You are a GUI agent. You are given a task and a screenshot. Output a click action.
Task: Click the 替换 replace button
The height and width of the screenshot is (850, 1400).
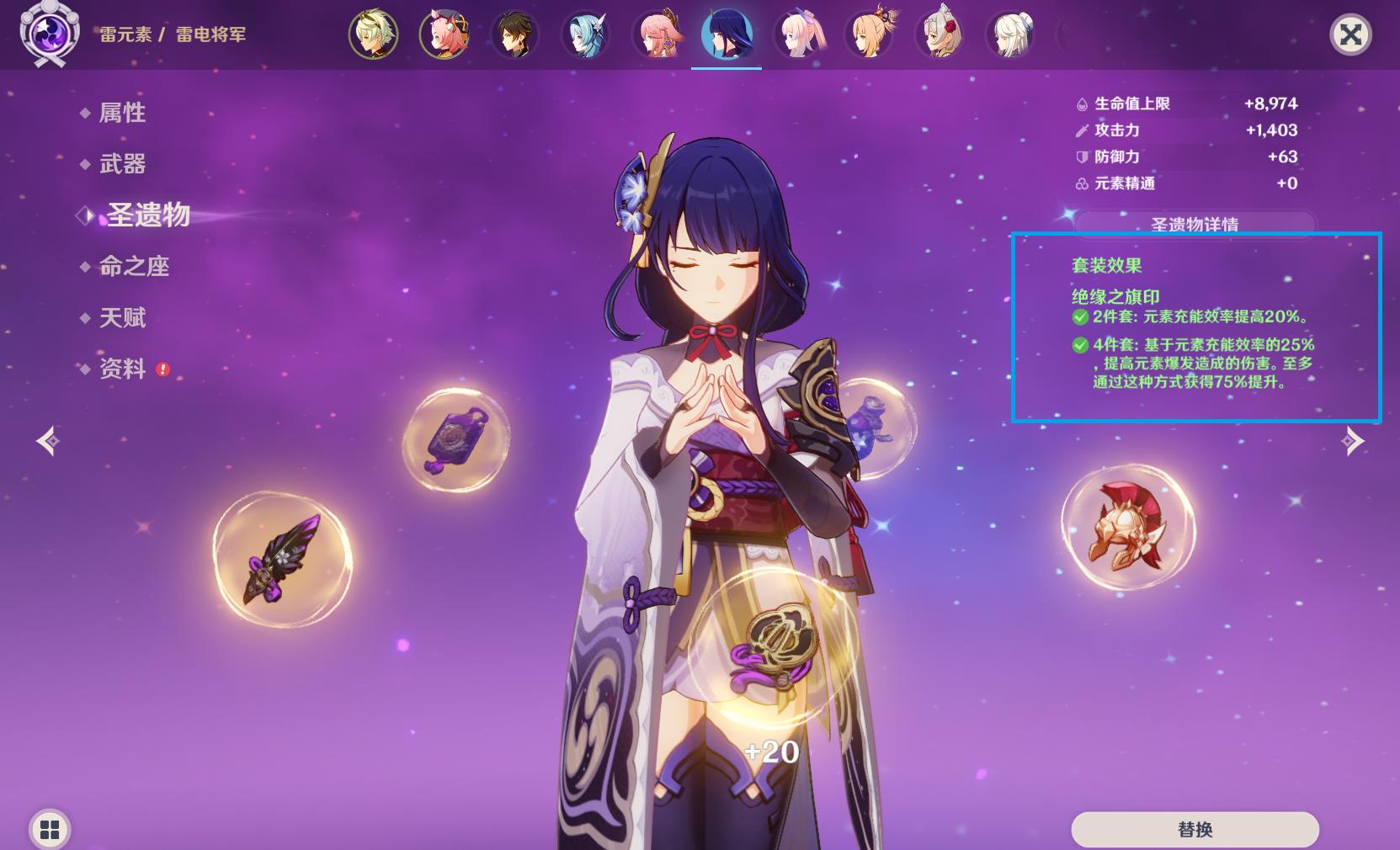[1194, 830]
